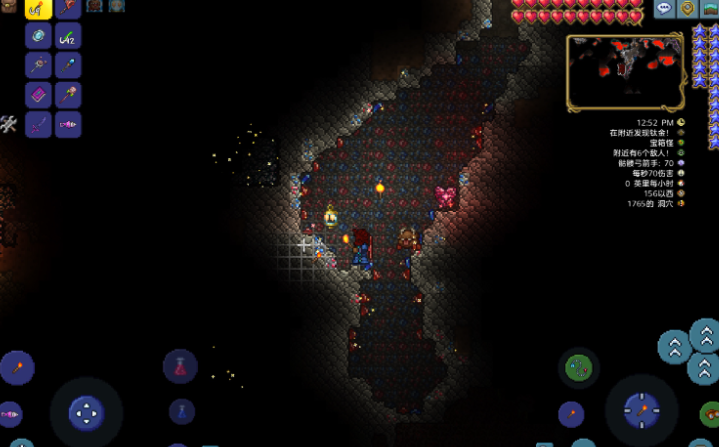Tap the red healing potion quick button
This screenshot has height=447, width=719.
[x=181, y=366]
